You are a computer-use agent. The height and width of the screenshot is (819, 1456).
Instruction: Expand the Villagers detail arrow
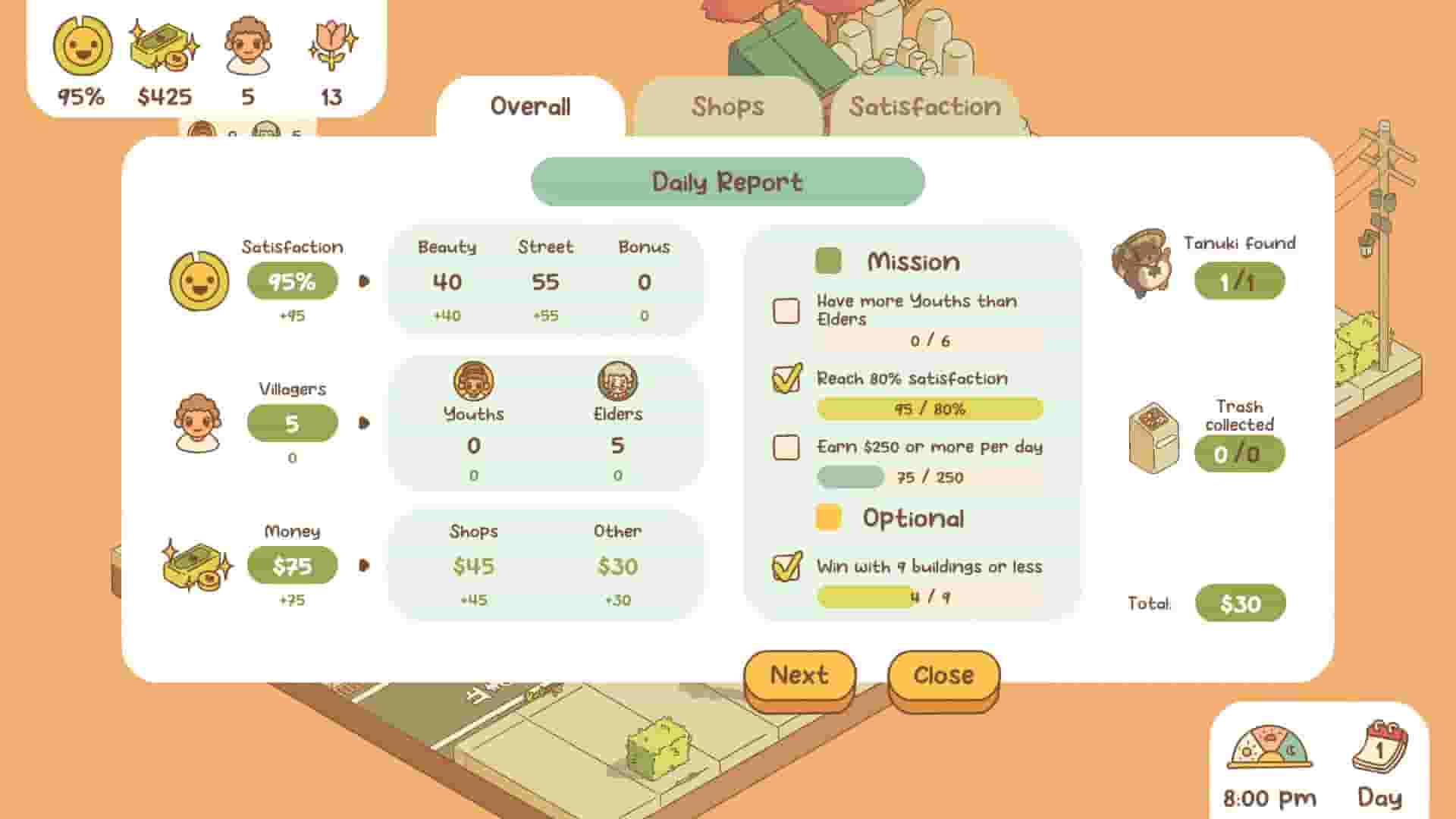363,422
